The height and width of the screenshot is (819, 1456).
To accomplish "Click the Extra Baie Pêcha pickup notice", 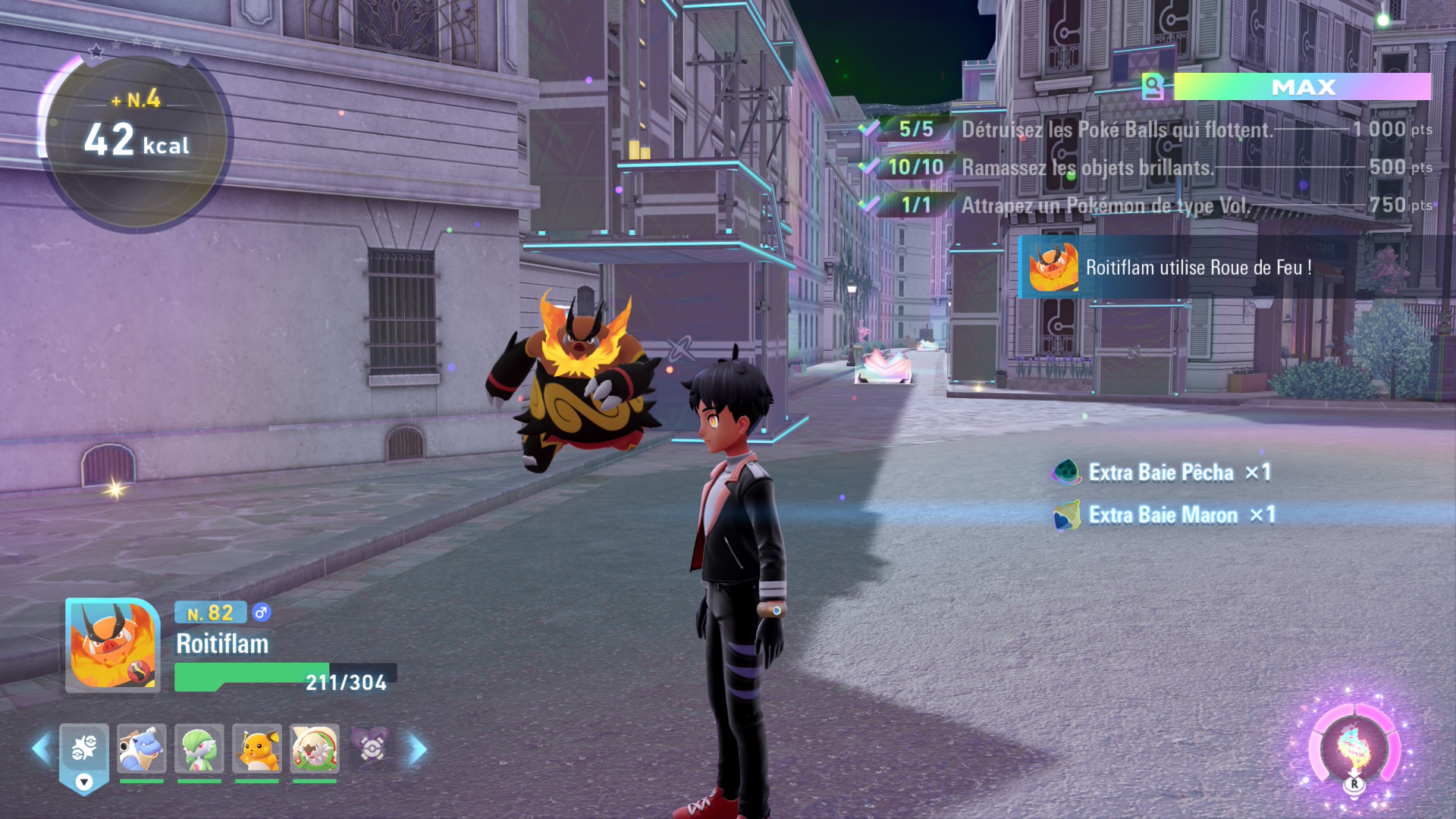I will tap(1160, 472).
